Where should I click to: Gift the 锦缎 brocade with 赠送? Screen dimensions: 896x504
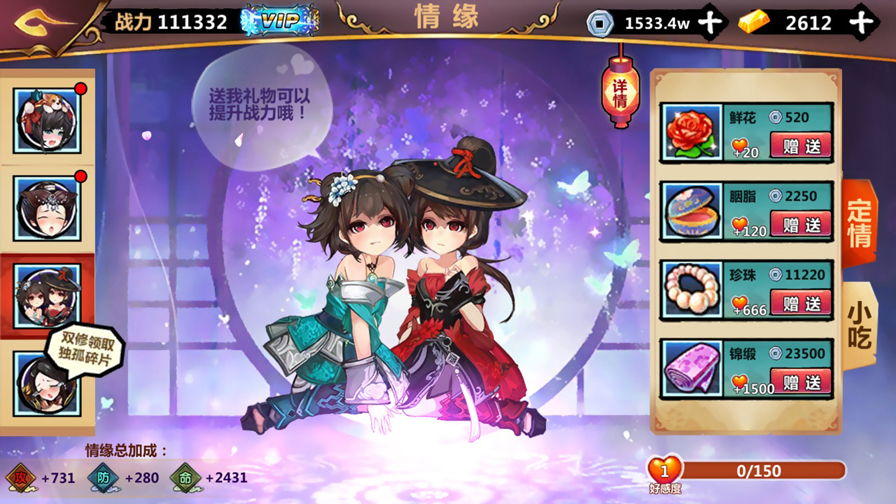(x=801, y=382)
